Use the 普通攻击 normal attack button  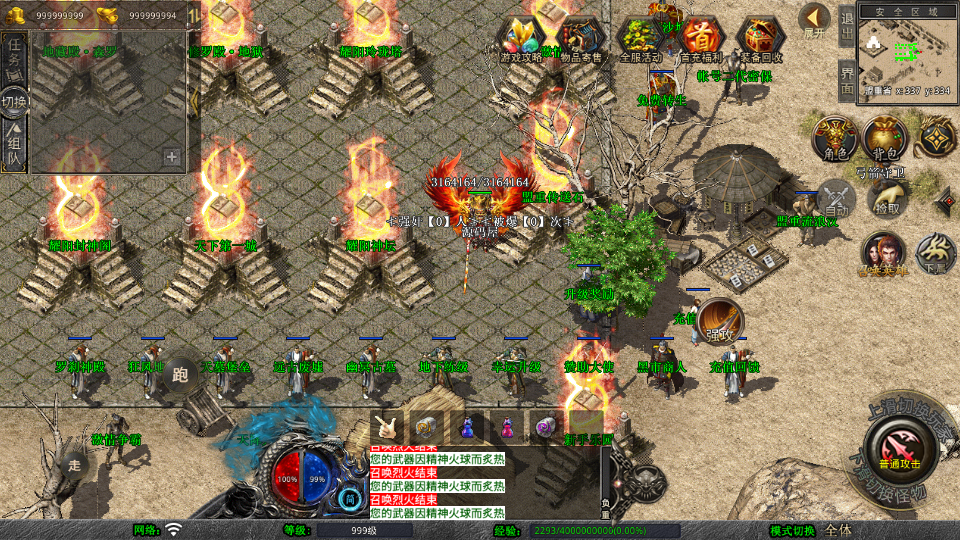click(897, 447)
